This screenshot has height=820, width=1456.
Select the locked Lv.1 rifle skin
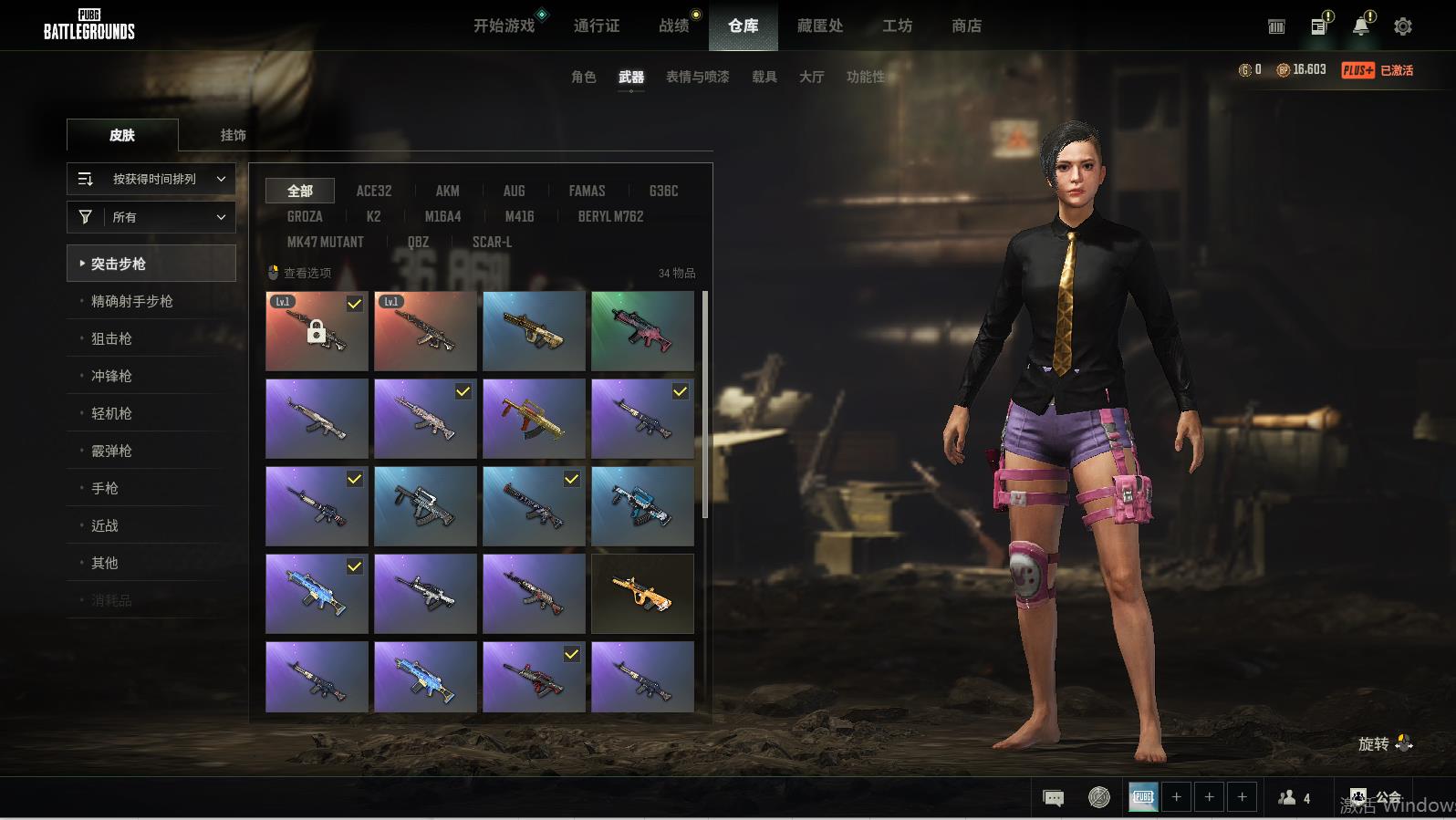tap(317, 331)
